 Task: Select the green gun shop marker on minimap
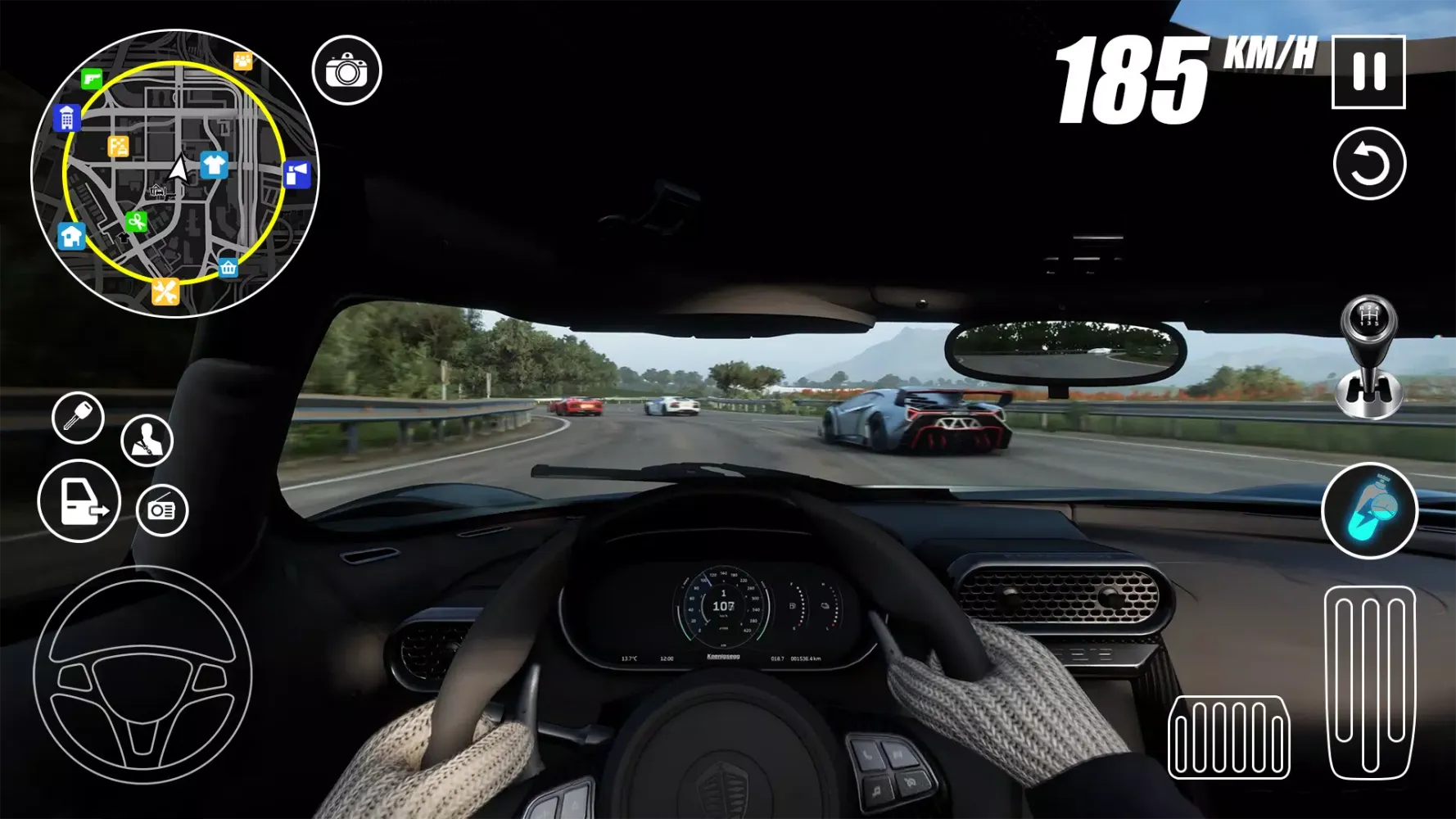click(x=90, y=78)
